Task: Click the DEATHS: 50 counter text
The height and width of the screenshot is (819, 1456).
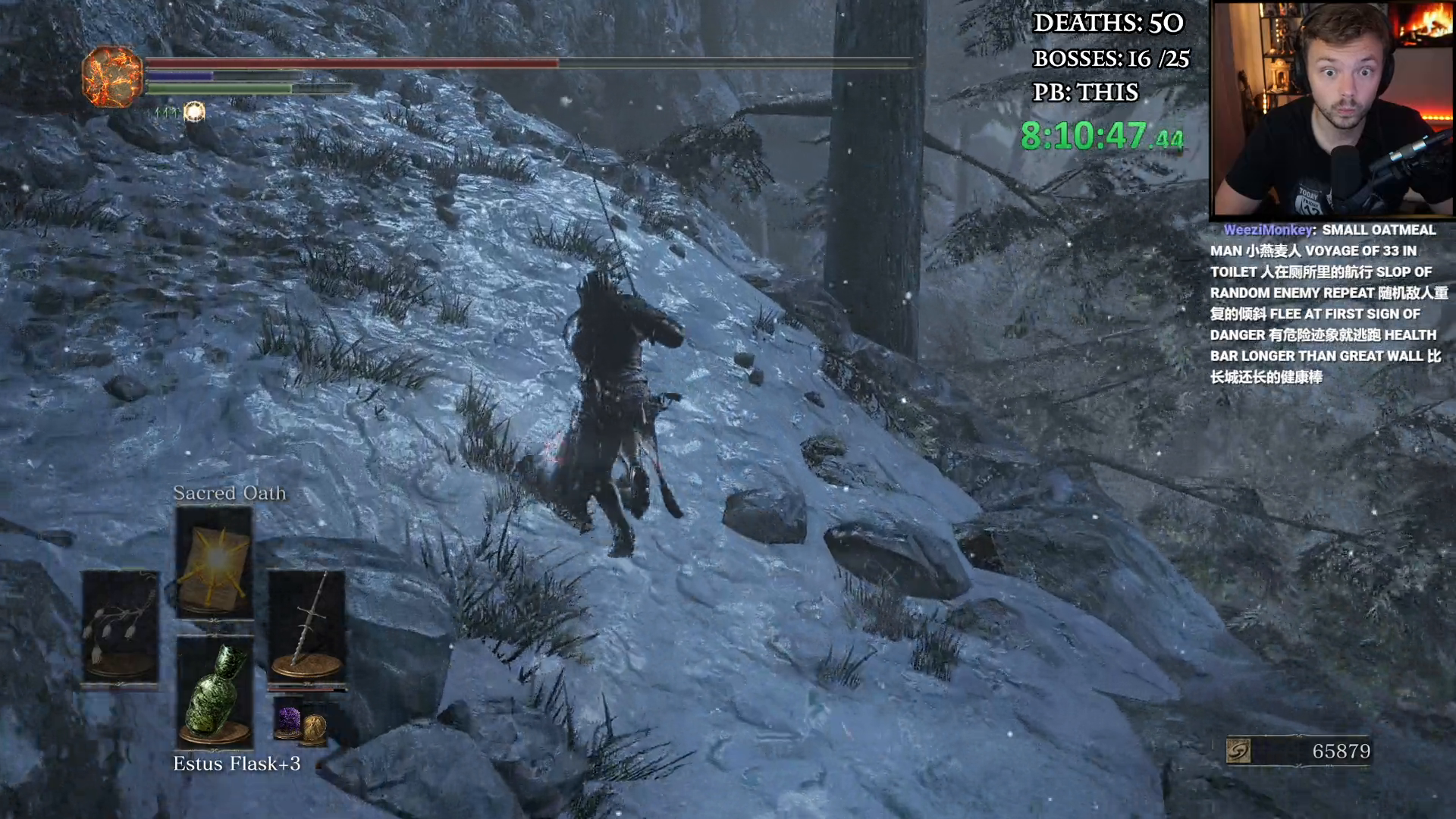Action: 1107,24
